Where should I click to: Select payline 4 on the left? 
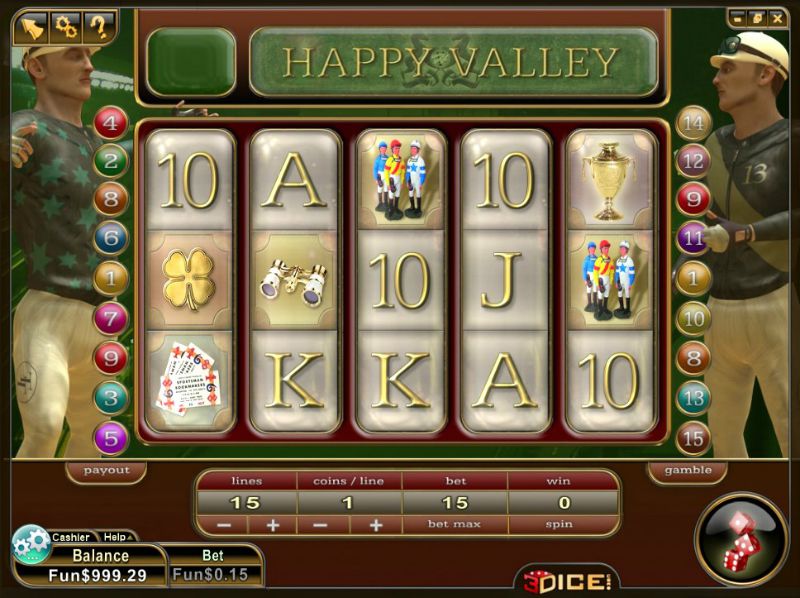coord(111,123)
